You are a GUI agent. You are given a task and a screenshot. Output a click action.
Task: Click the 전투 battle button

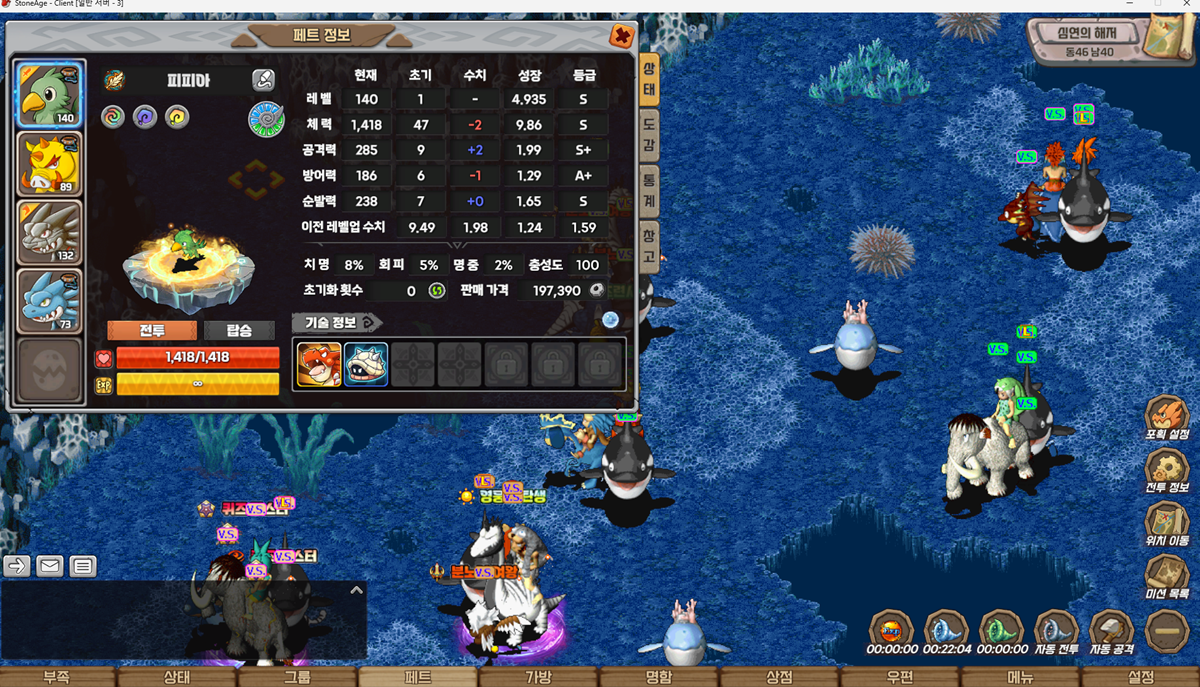click(x=151, y=331)
